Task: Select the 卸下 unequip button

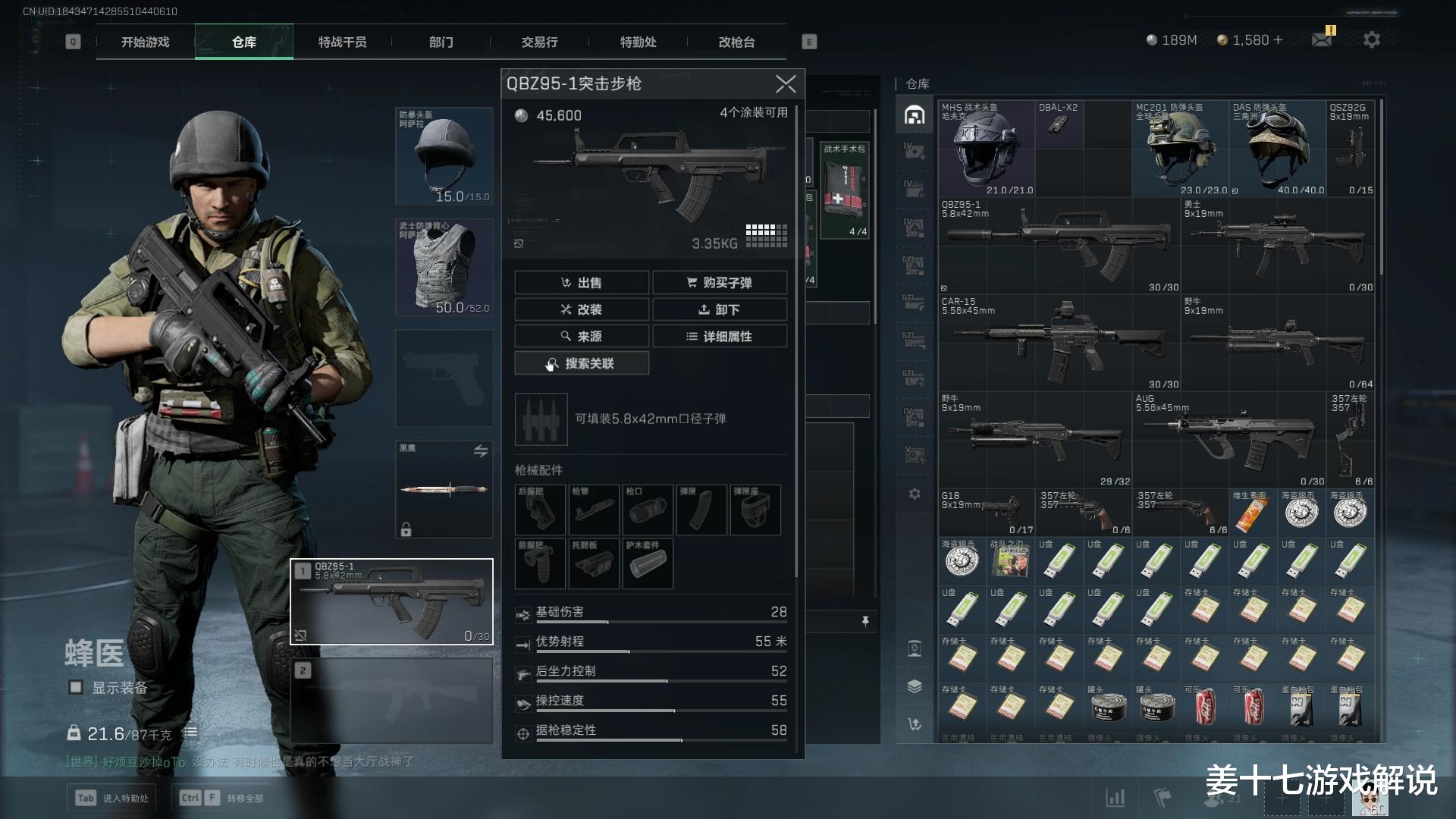Action: (720, 309)
